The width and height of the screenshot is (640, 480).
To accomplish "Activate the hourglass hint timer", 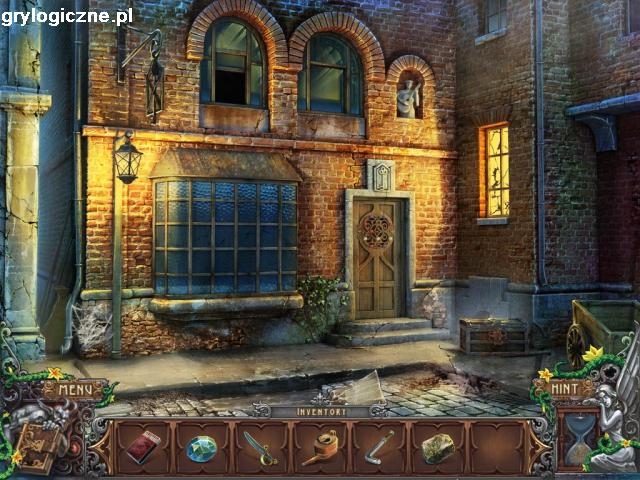I will coord(579,439).
